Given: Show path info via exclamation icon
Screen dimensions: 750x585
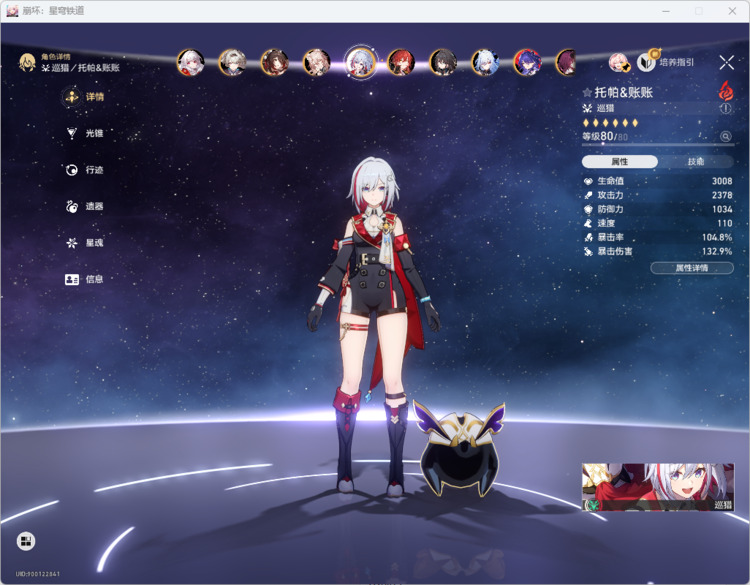Looking at the screenshot, I should [726, 108].
